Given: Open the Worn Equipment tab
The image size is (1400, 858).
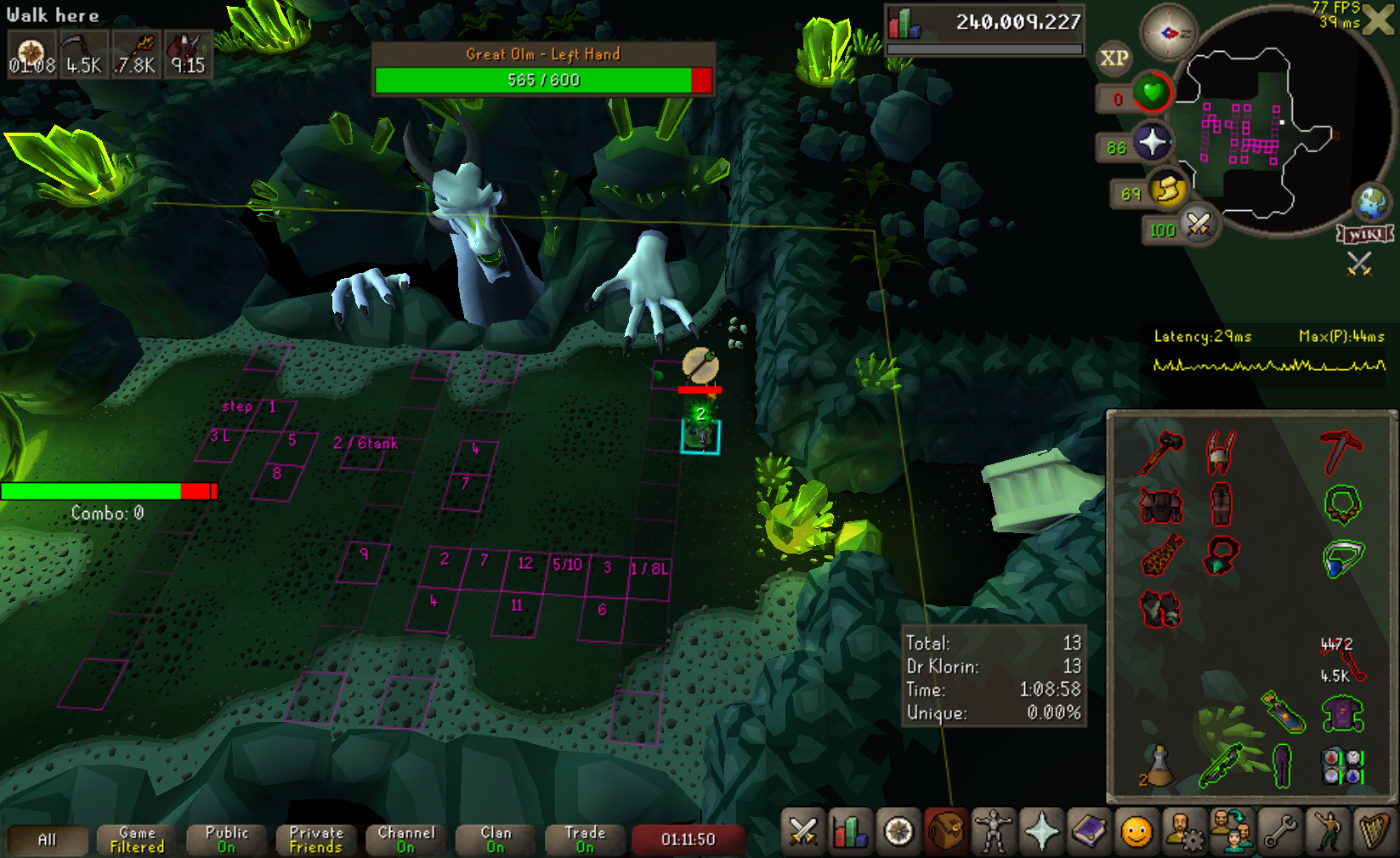Looking at the screenshot, I should coord(993,832).
